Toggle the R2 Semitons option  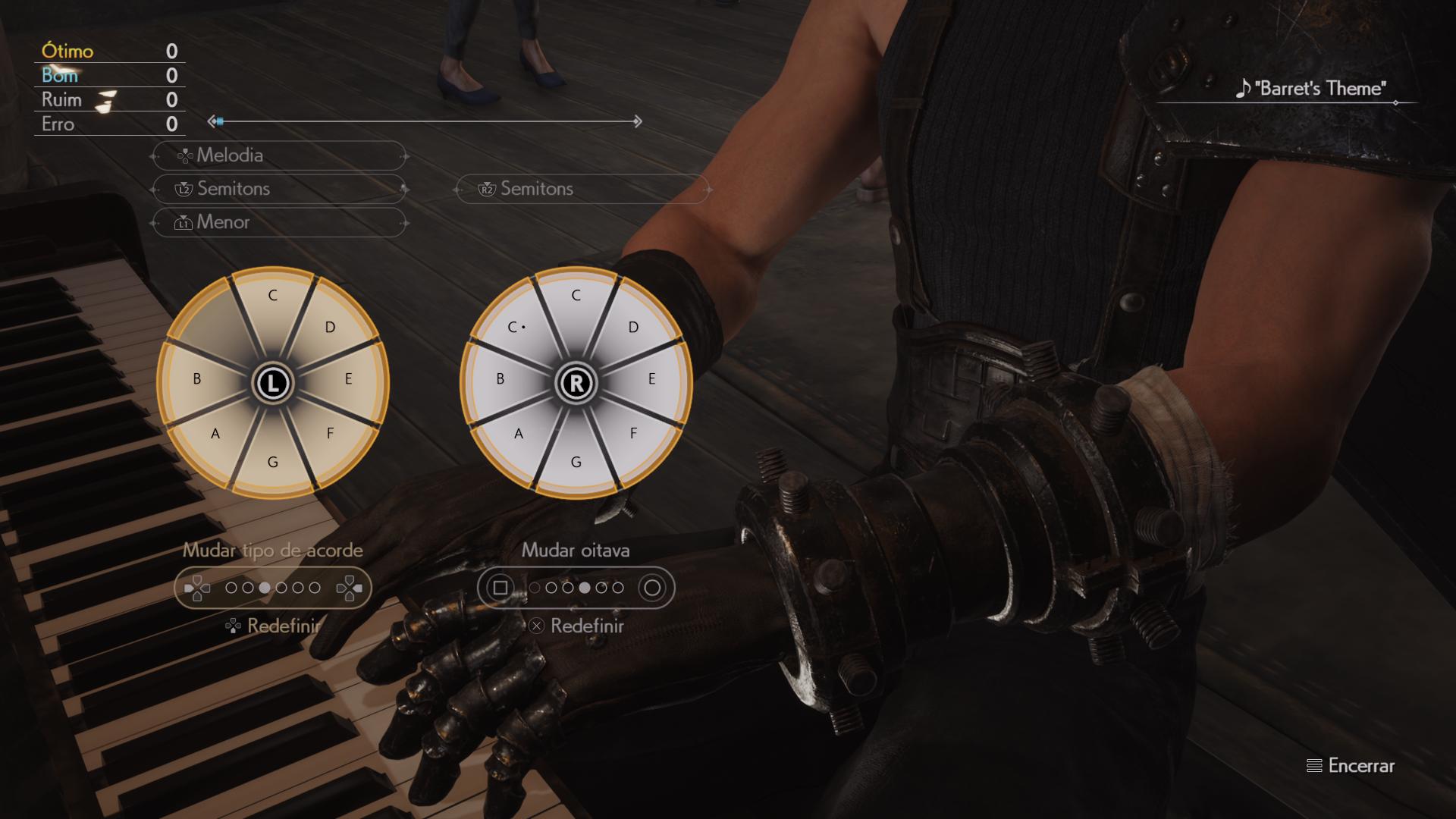[582, 189]
